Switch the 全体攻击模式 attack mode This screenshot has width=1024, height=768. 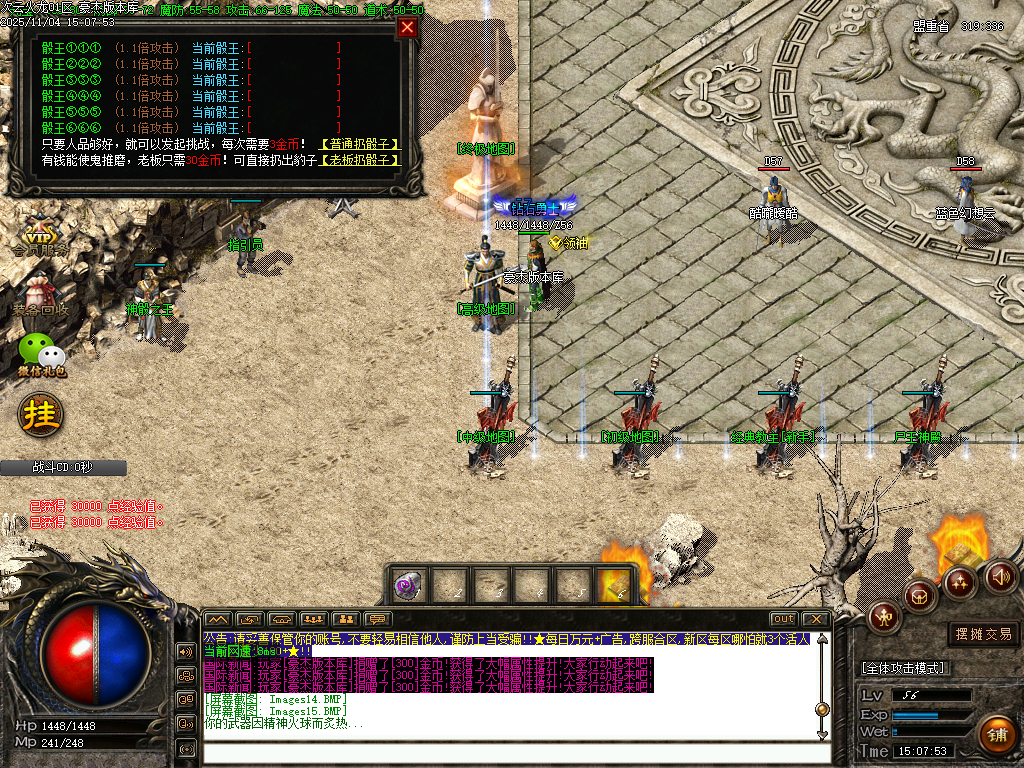click(903, 667)
